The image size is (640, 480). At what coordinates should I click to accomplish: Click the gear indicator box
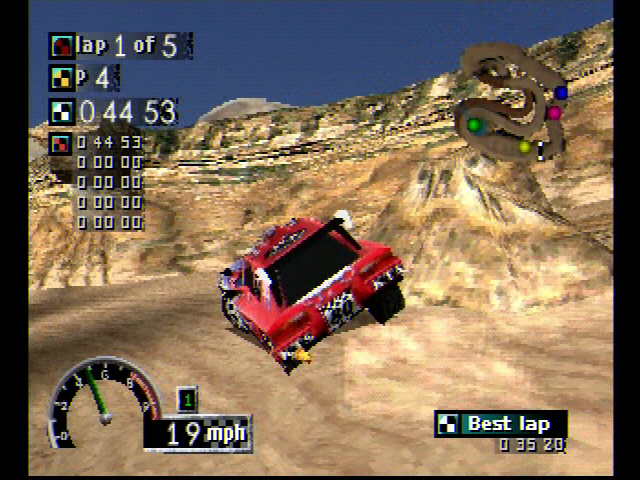pos(187,399)
